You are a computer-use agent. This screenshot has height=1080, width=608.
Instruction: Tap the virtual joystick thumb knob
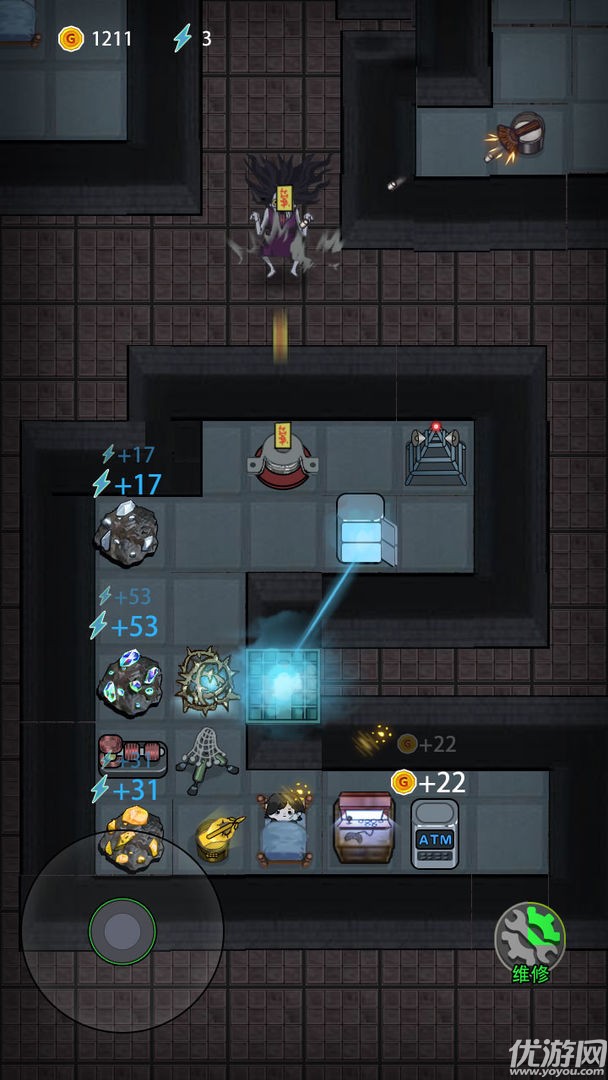coord(121,930)
